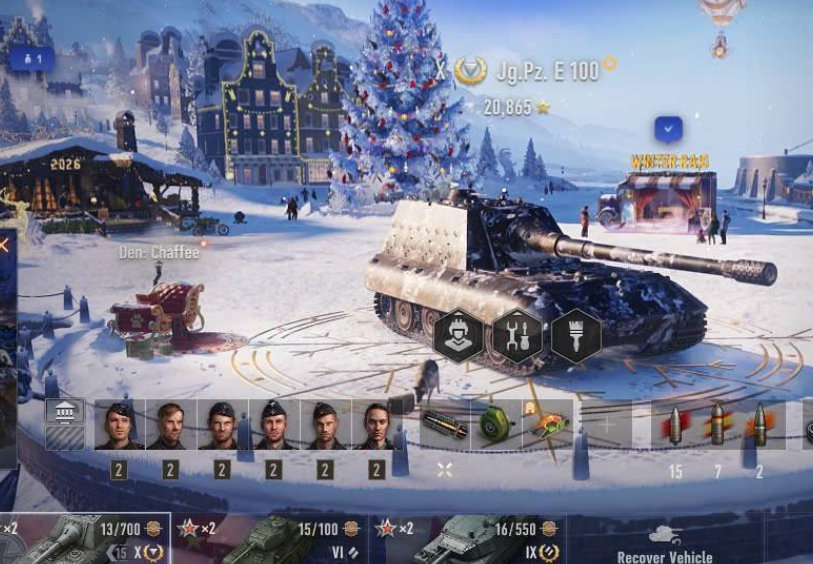
Task: Select the first crew member portrait
Action: [119, 425]
